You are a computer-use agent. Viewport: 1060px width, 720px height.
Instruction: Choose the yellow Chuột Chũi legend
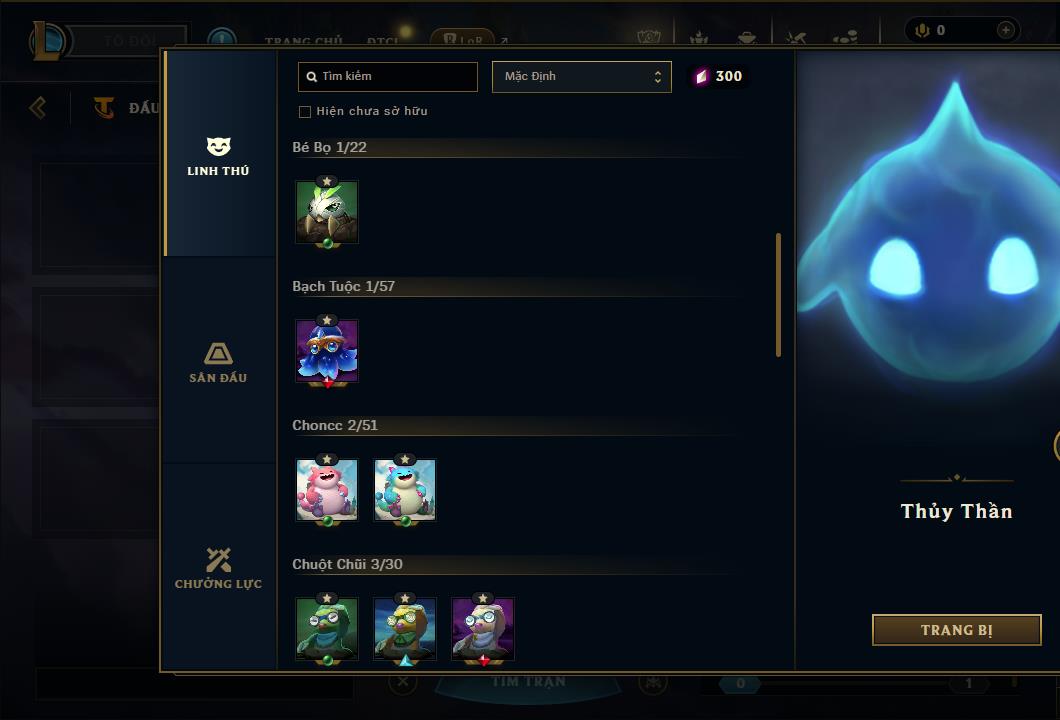click(405, 629)
